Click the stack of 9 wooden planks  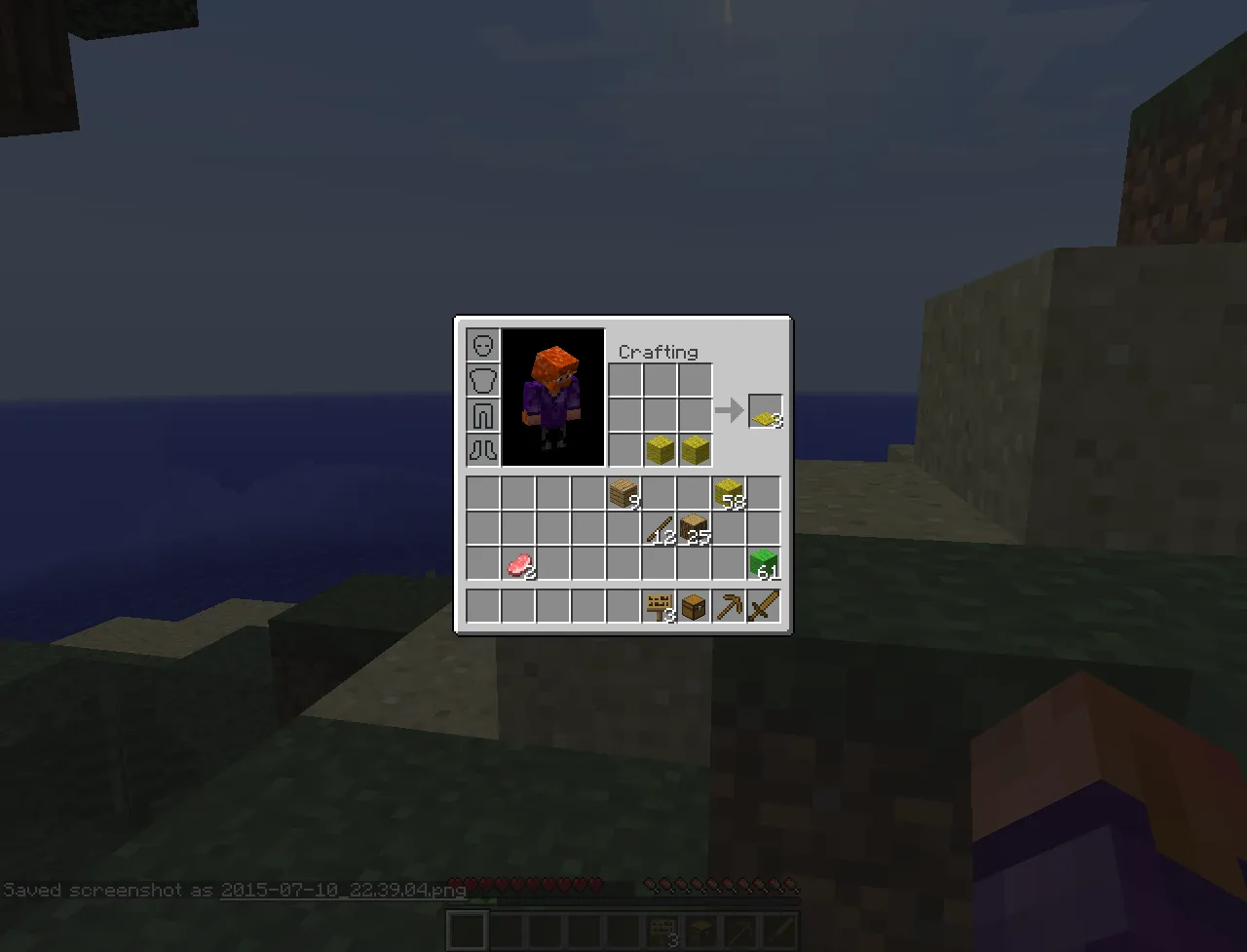coord(623,492)
